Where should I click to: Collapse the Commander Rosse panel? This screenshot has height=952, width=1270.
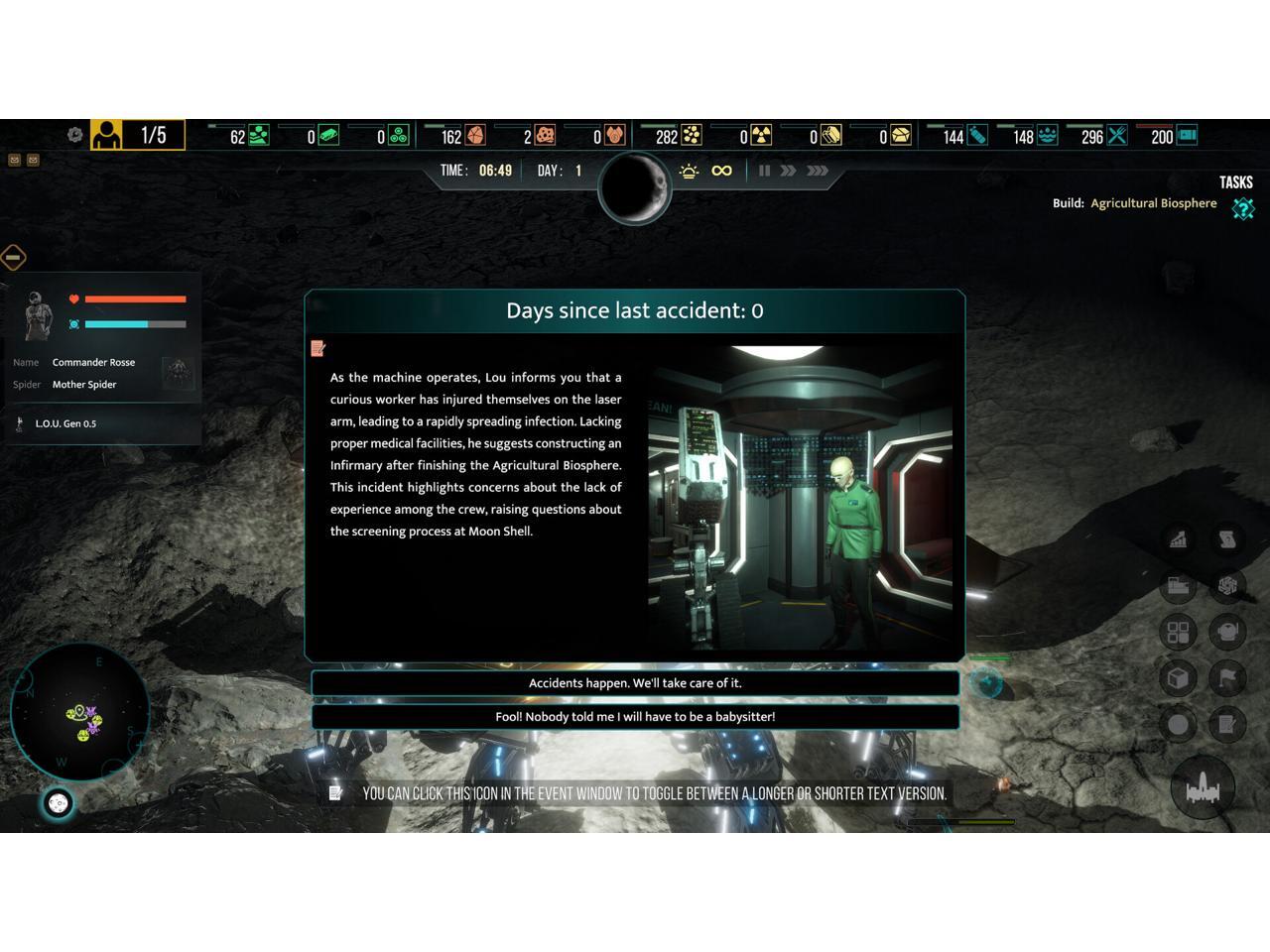coord(13,258)
